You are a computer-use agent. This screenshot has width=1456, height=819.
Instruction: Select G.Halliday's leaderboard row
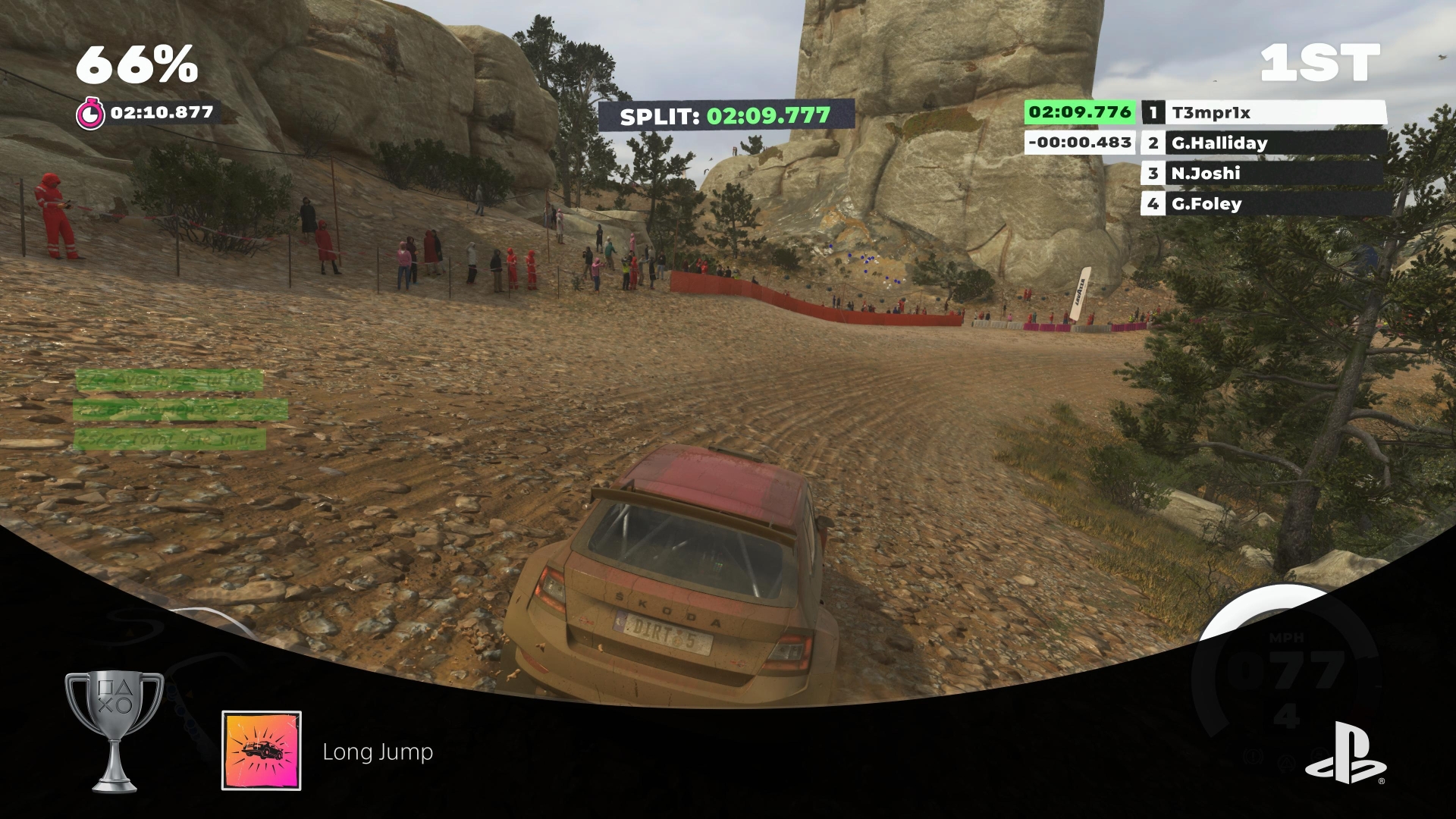tap(1263, 143)
